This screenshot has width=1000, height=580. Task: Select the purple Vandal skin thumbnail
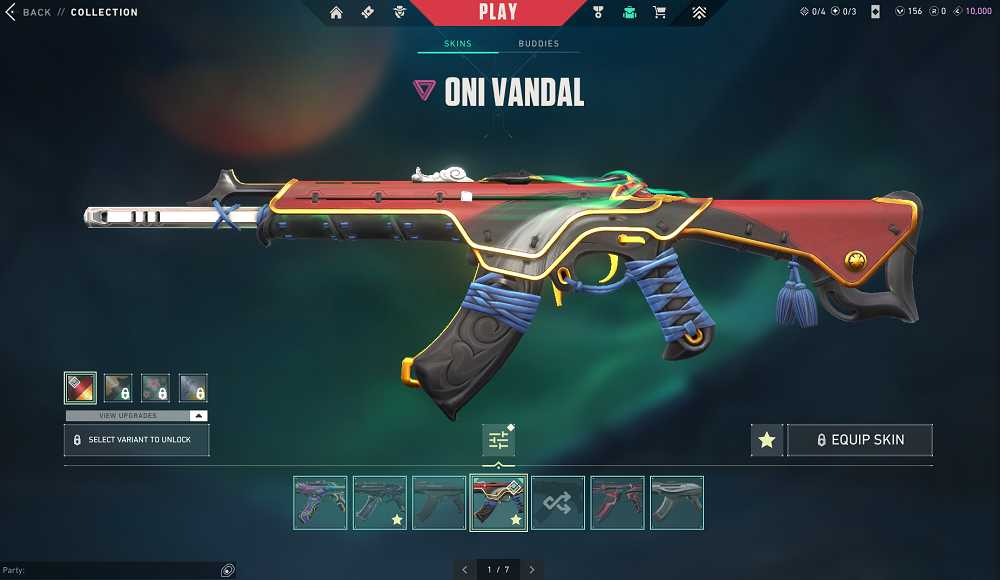click(320, 502)
